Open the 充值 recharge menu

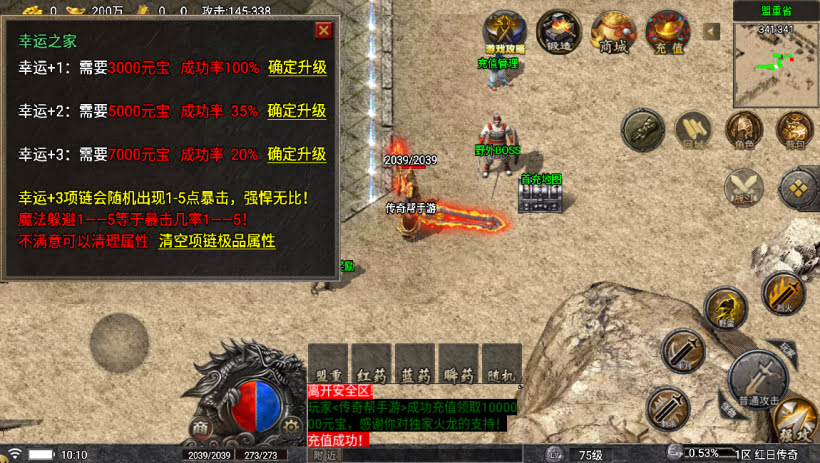665,32
